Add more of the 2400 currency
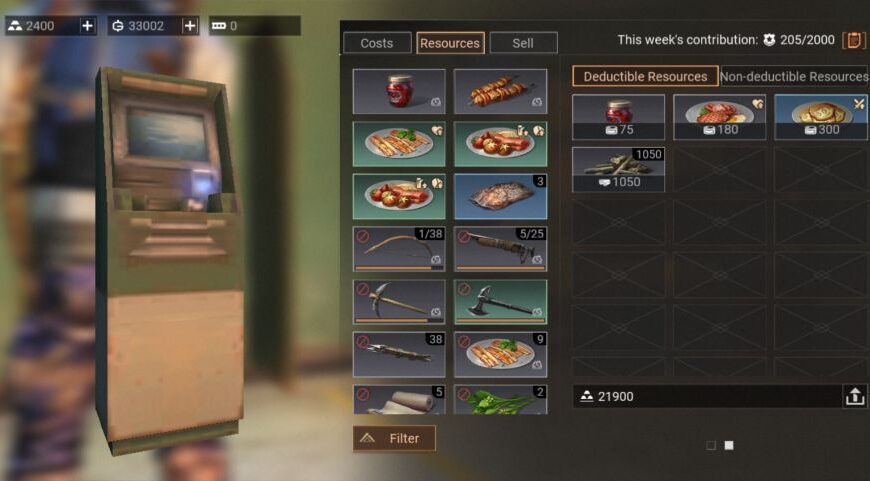Screen dimensions: 870x481 [x=88, y=26]
